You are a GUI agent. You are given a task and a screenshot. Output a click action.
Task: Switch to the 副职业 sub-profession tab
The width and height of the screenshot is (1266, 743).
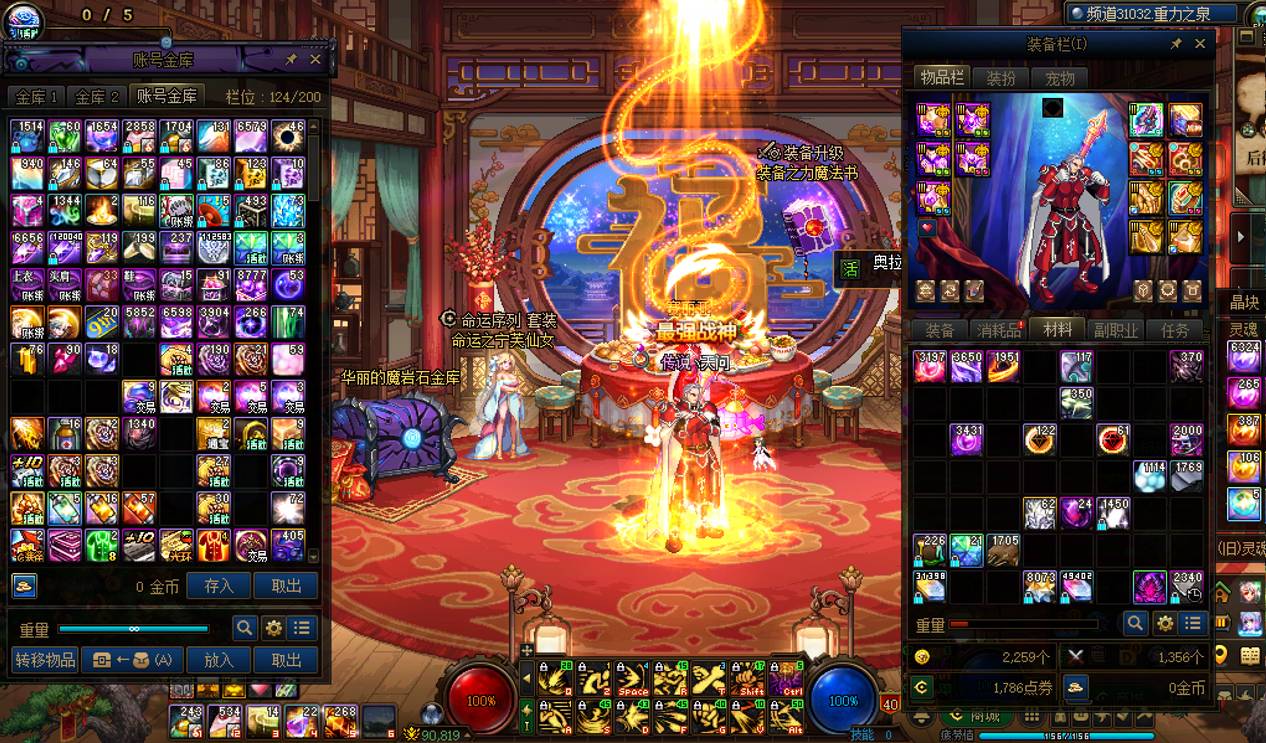pyautogui.click(x=1115, y=330)
